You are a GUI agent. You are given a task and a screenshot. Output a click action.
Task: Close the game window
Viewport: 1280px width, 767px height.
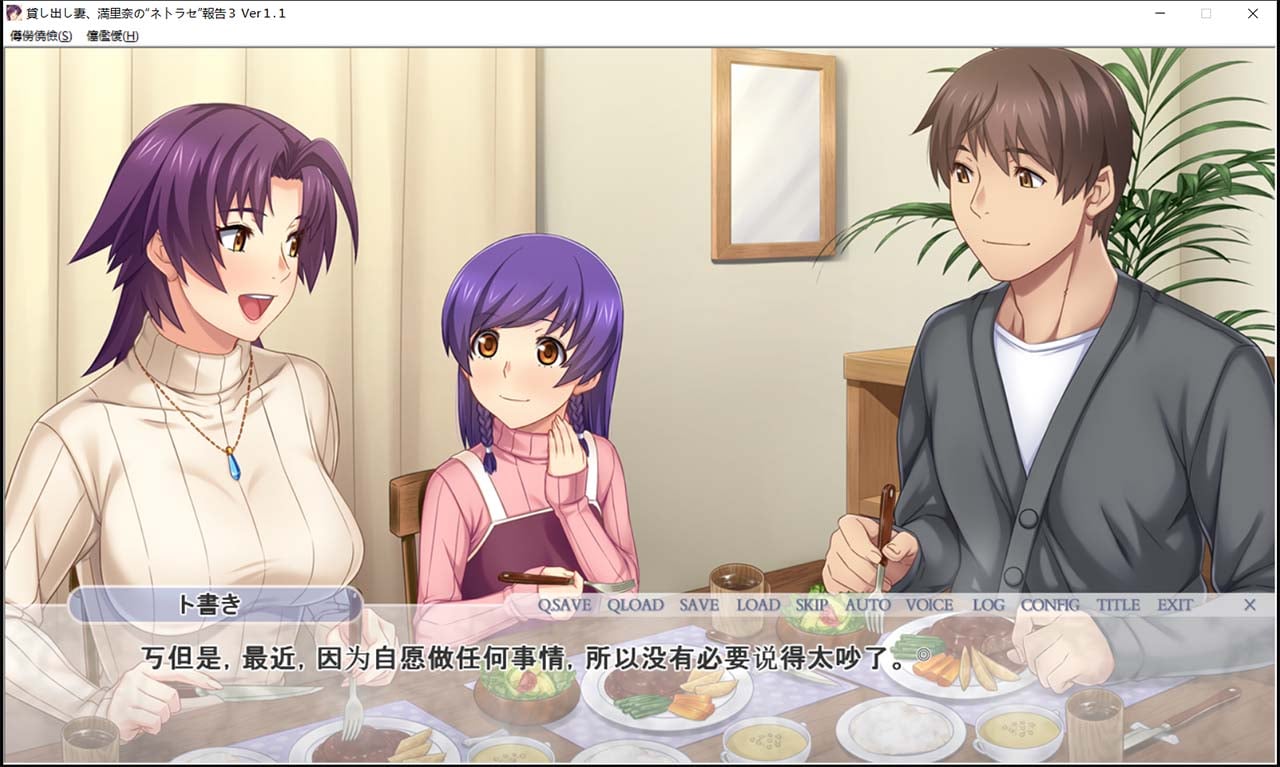coord(1253,14)
